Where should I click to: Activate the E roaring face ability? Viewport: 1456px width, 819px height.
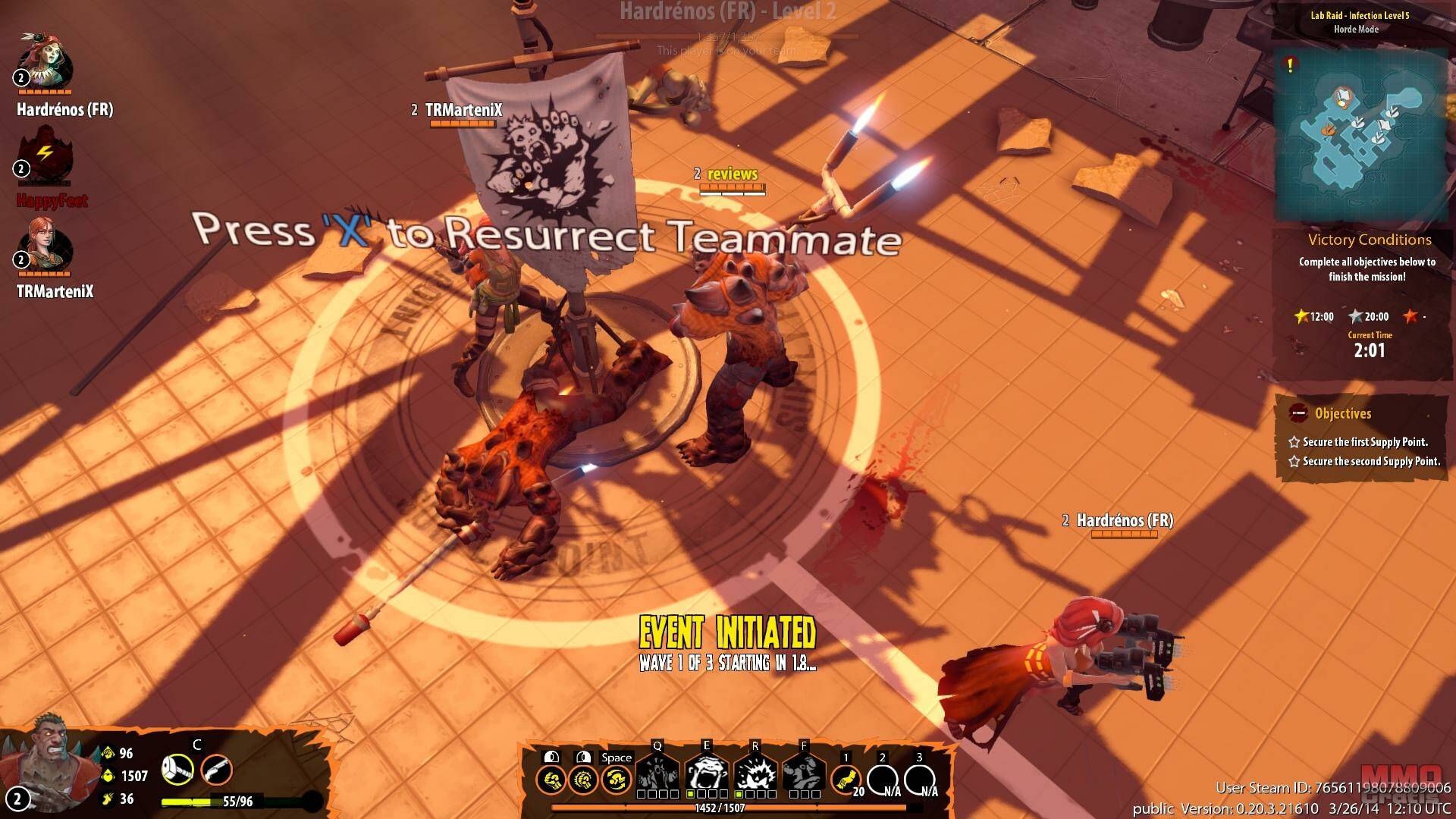pos(707,774)
